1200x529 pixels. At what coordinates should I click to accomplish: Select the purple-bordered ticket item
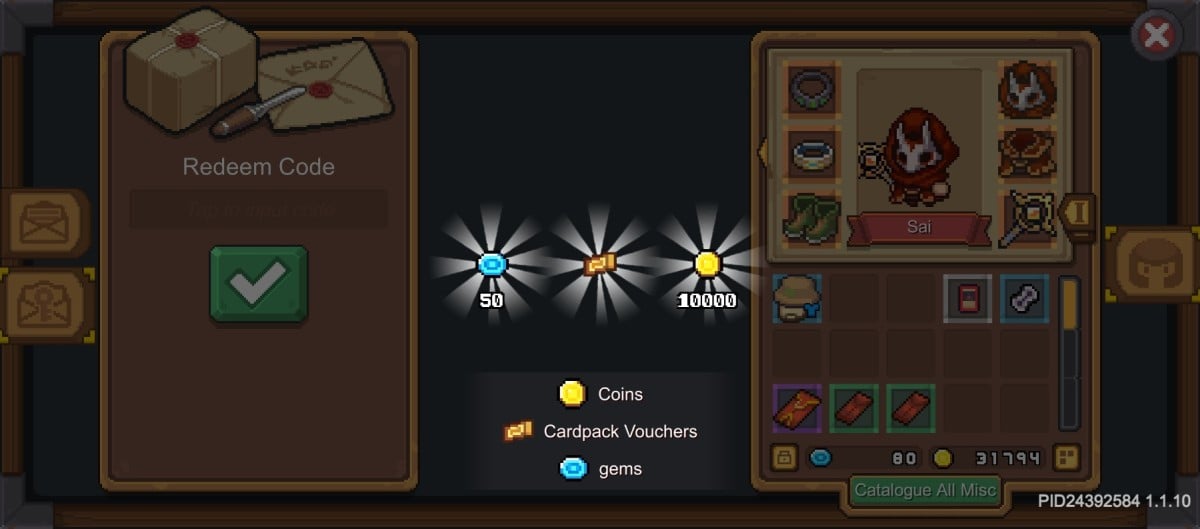tap(797, 409)
